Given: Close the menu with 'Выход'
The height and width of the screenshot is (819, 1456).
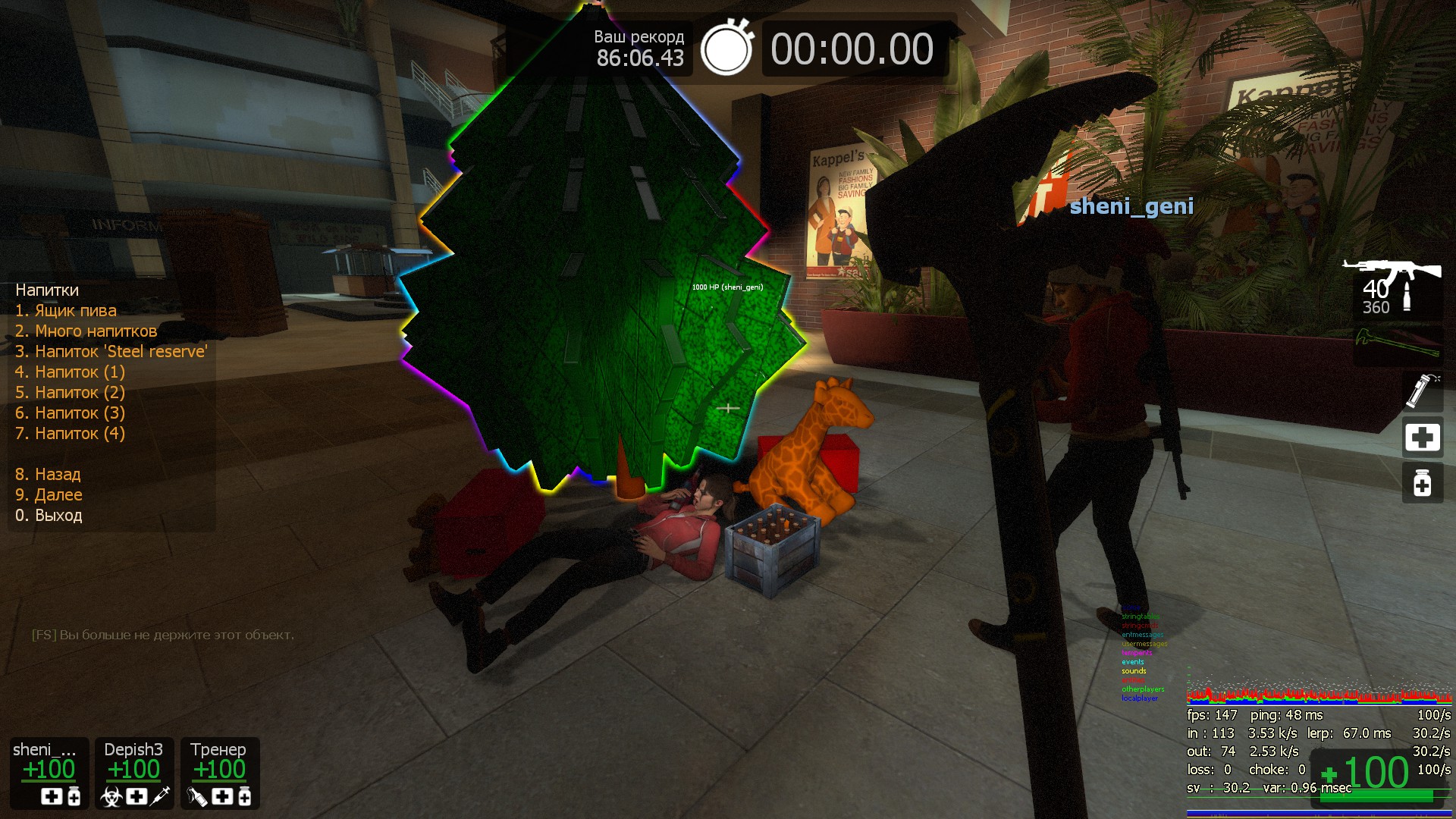Looking at the screenshot, I should pyautogui.click(x=49, y=516).
